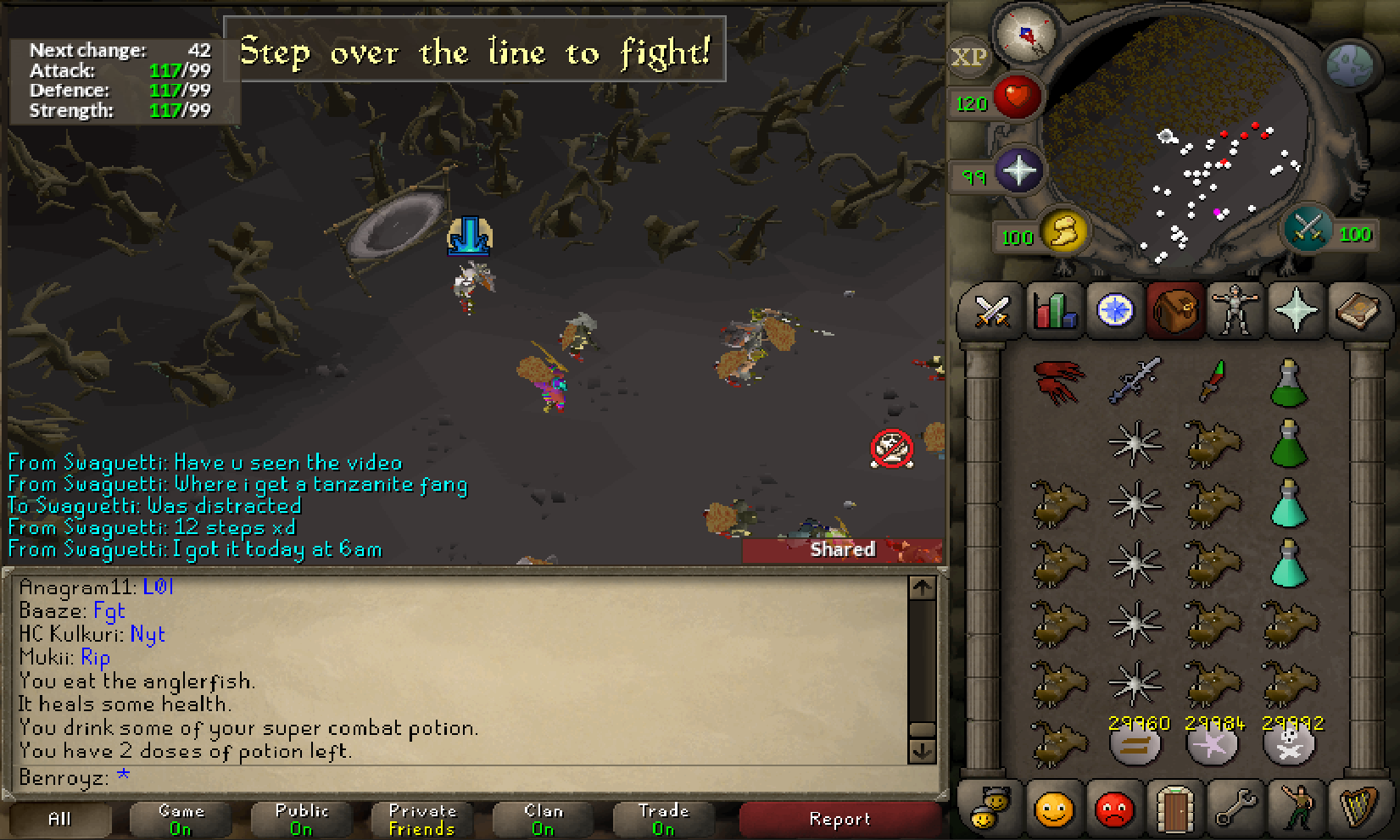This screenshot has width=1400, height=840.
Task: Select the red dragon claws in inventory
Action: pyautogui.click(x=1058, y=381)
